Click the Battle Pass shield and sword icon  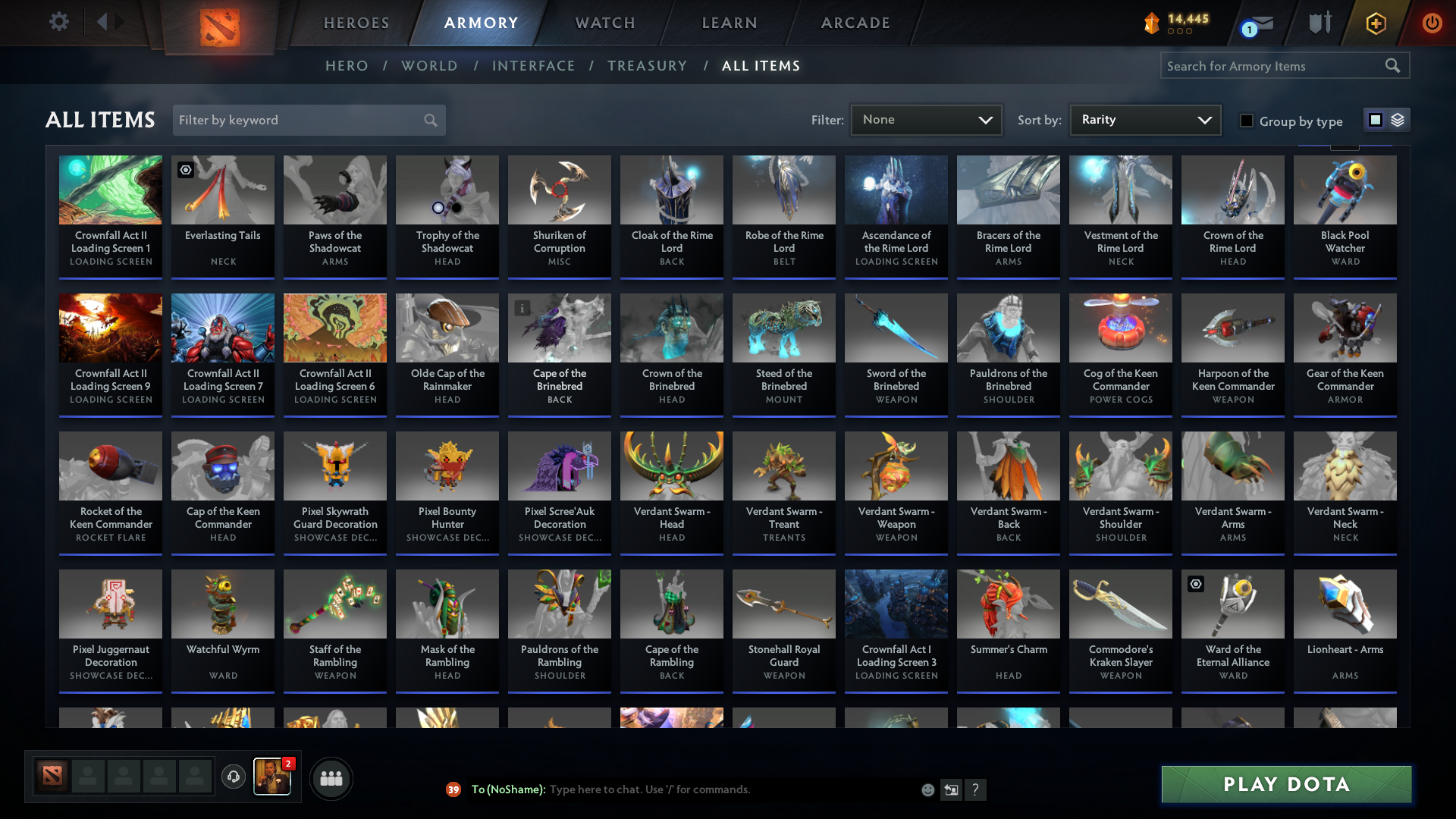click(1319, 23)
